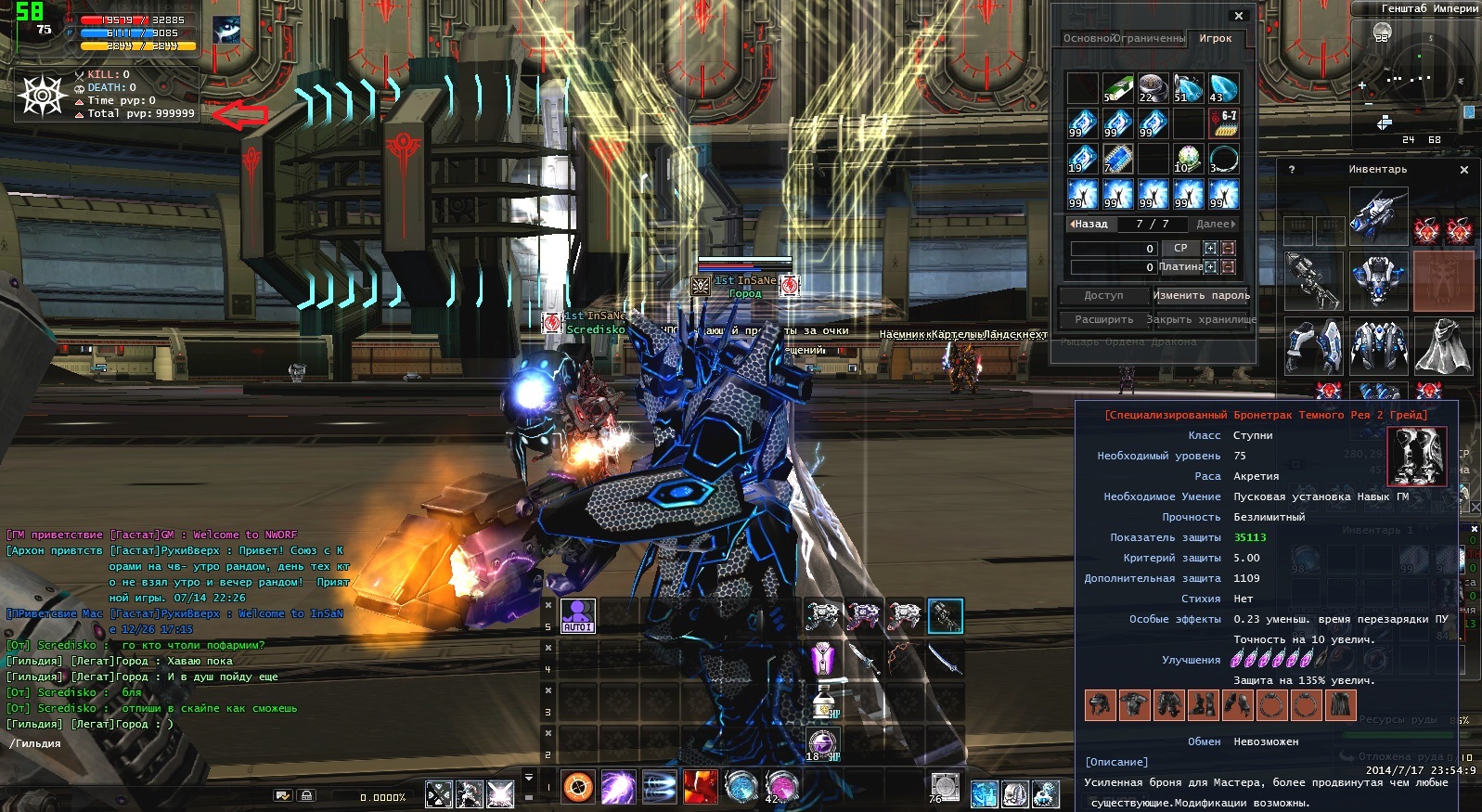Screen dimensions: 1482x812
Task: Close the storage window with the X
Action: tap(1239, 16)
